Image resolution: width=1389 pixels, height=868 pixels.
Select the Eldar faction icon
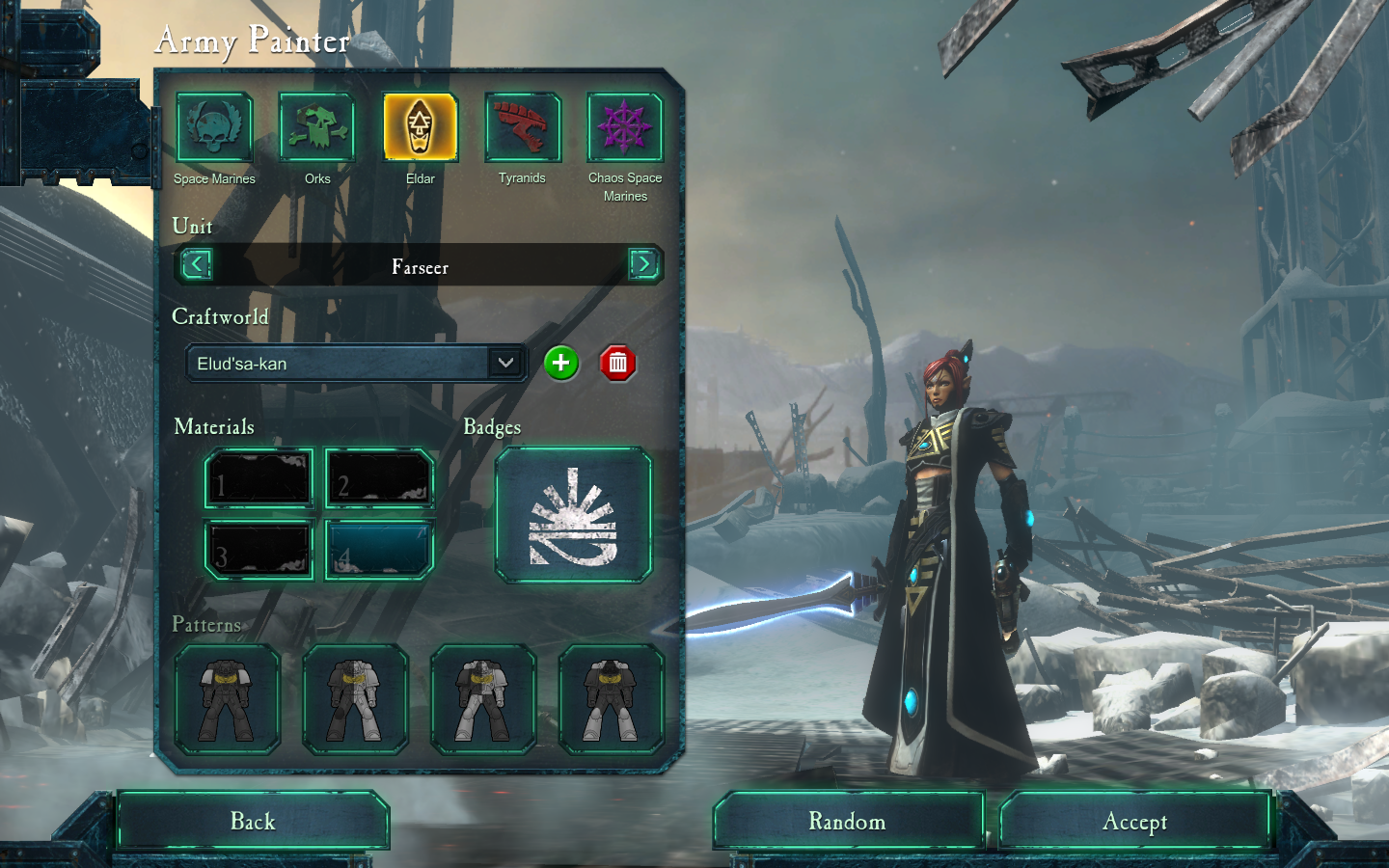click(x=420, y=127)
